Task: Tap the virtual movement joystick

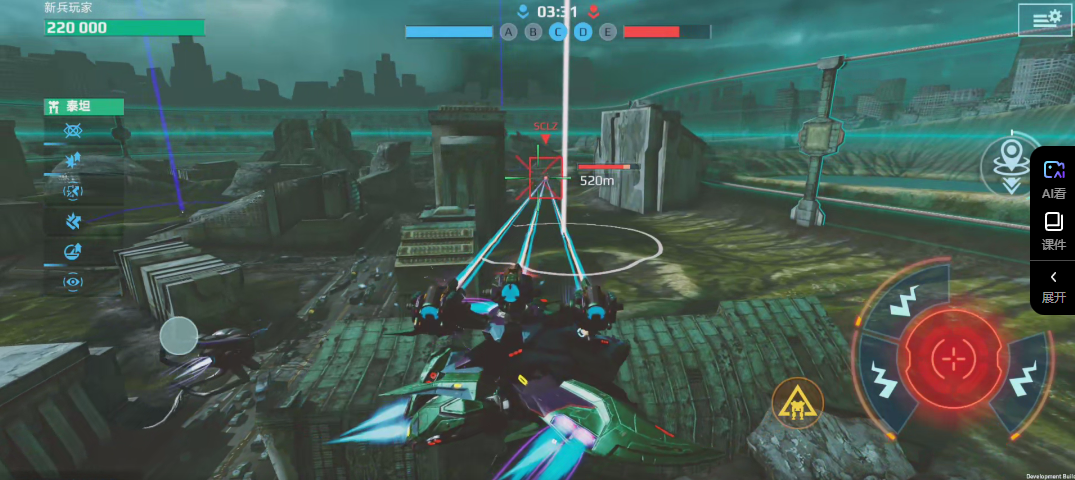Action: click(x=179, y=335)
